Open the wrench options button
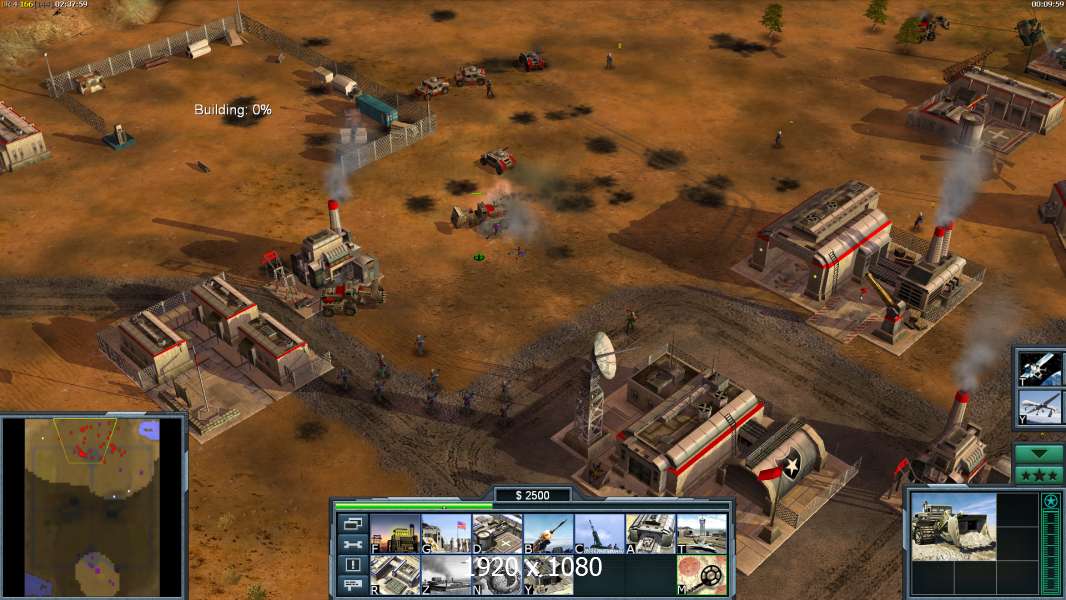The width and height of the screenshot is (1066, 600). 352,544
